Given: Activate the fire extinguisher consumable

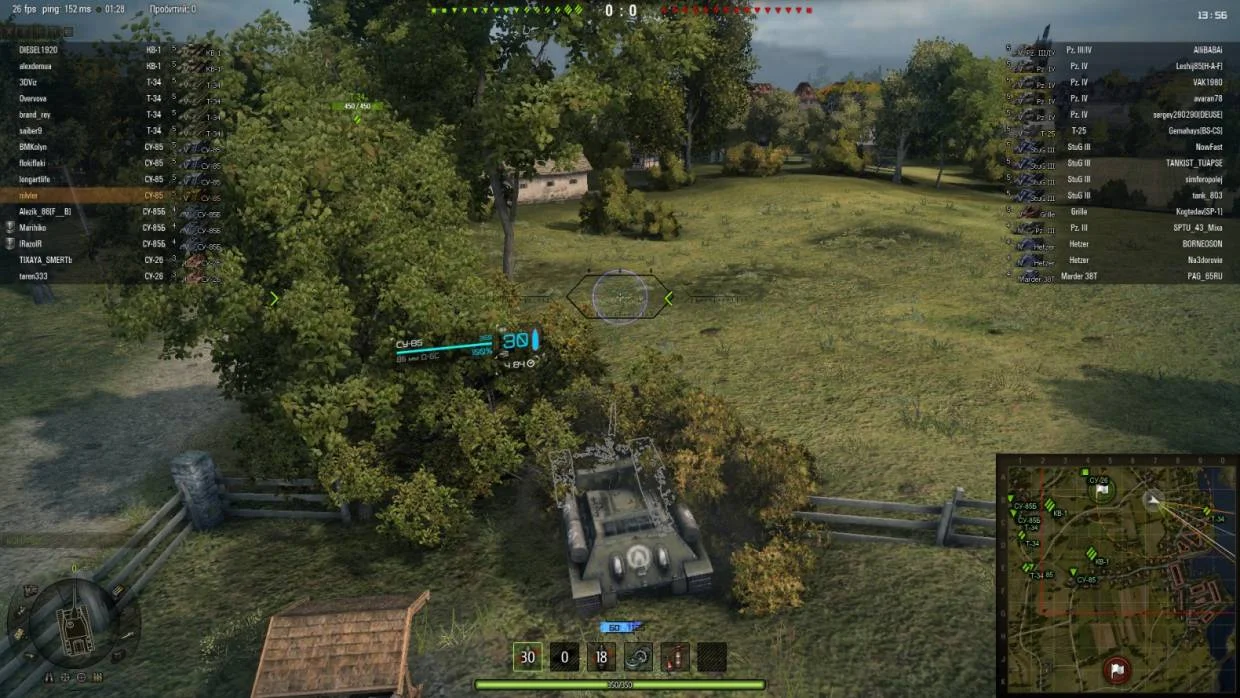Looking at the screenshot, I should (675, 657).
